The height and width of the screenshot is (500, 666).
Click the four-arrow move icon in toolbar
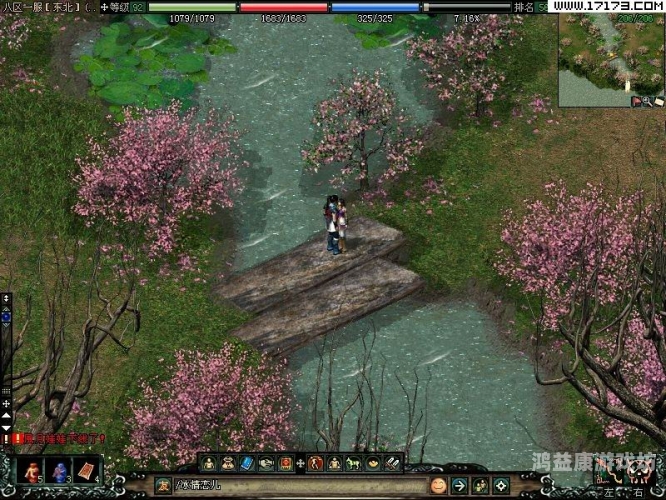click(x=301, y=463)
